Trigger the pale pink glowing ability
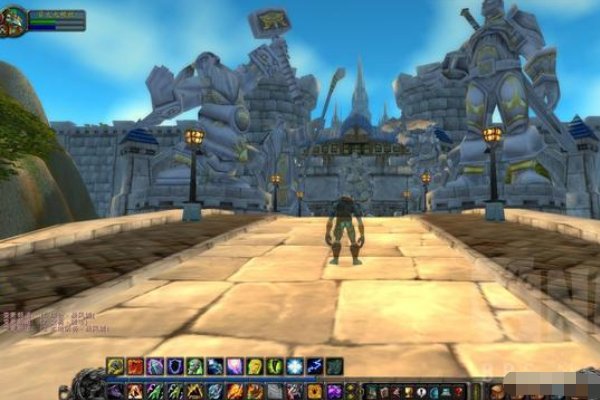 click(x=235, y=367)
